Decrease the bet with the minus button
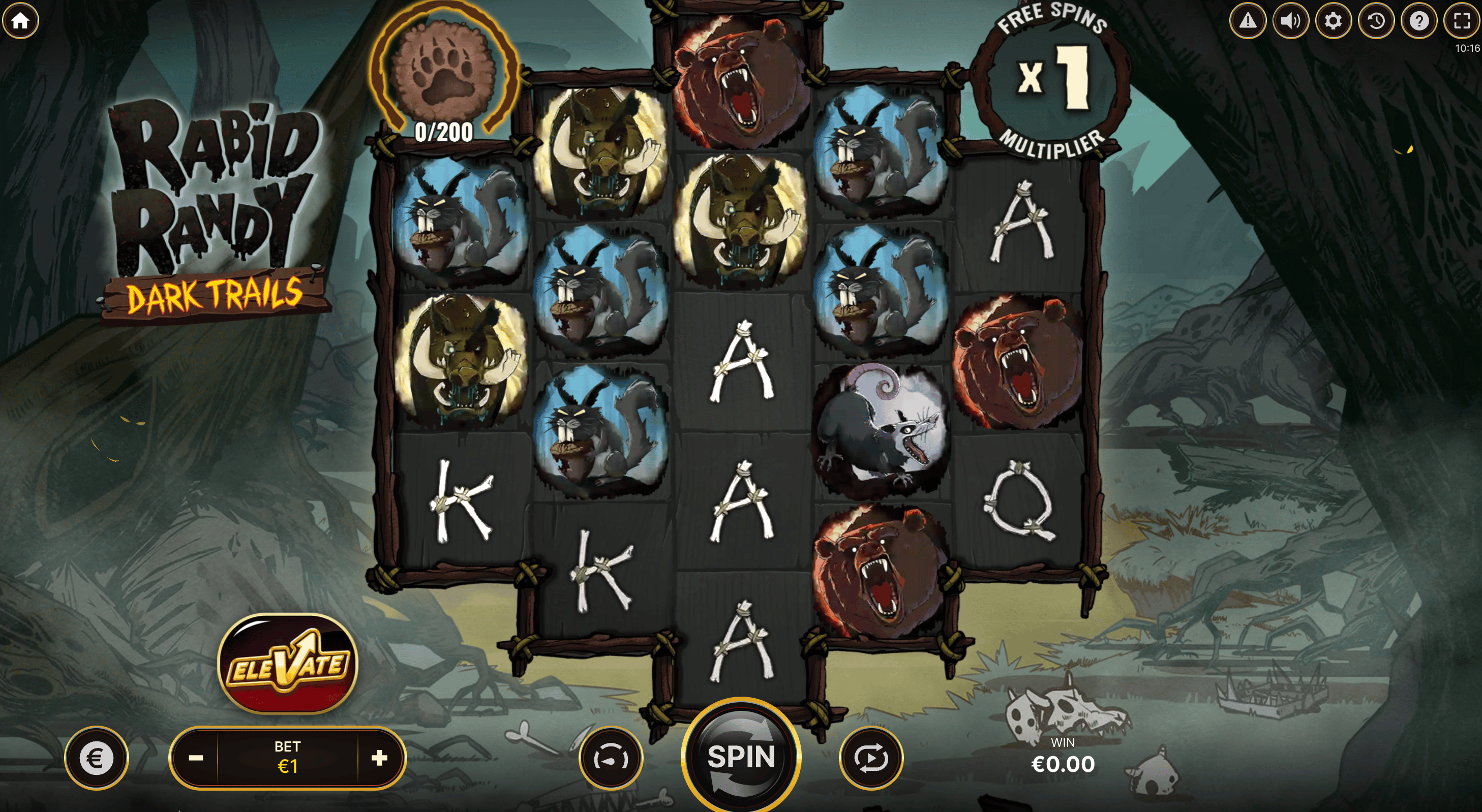 [x=196, y=758]
